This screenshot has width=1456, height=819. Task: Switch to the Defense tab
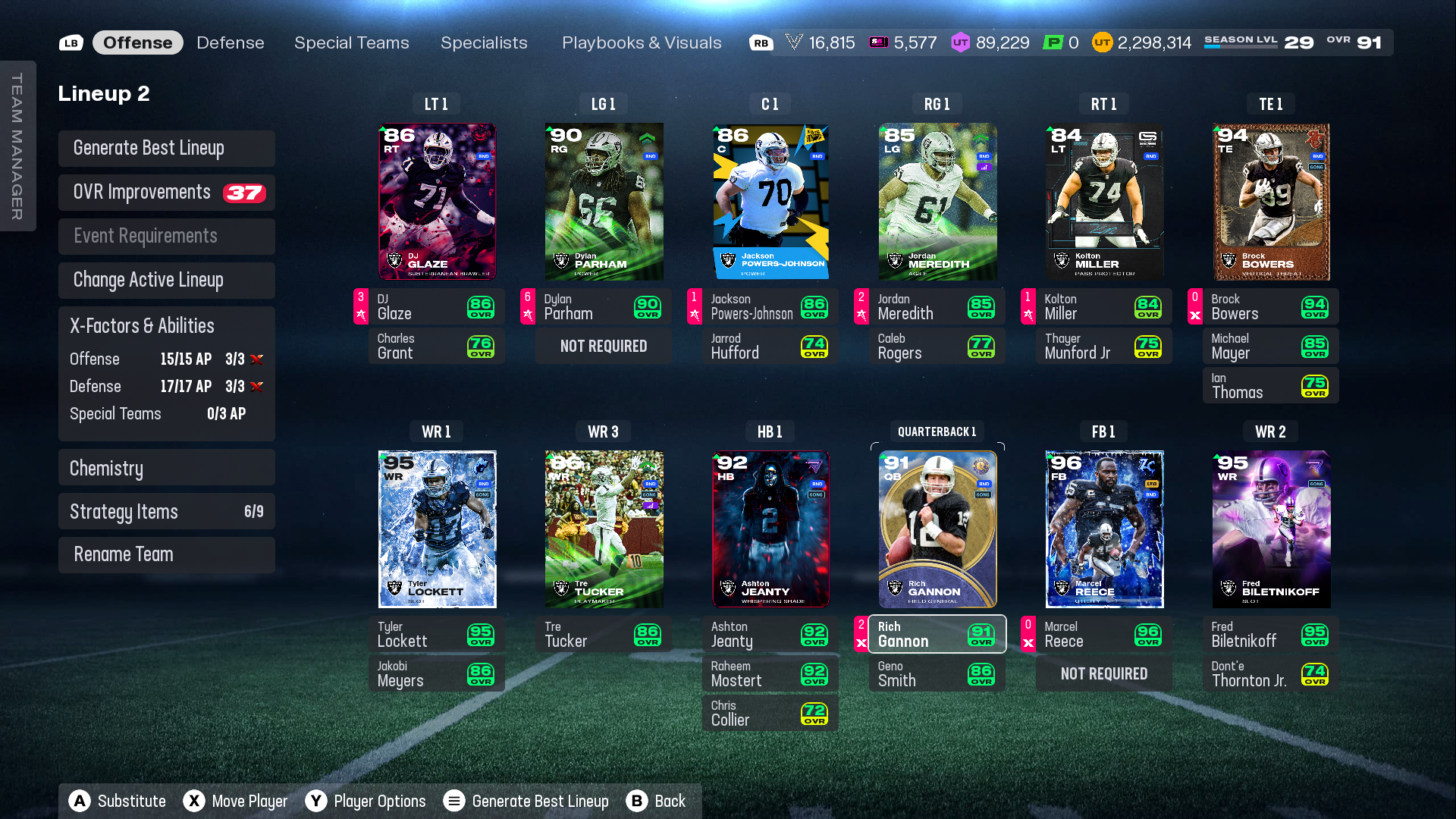230,42
